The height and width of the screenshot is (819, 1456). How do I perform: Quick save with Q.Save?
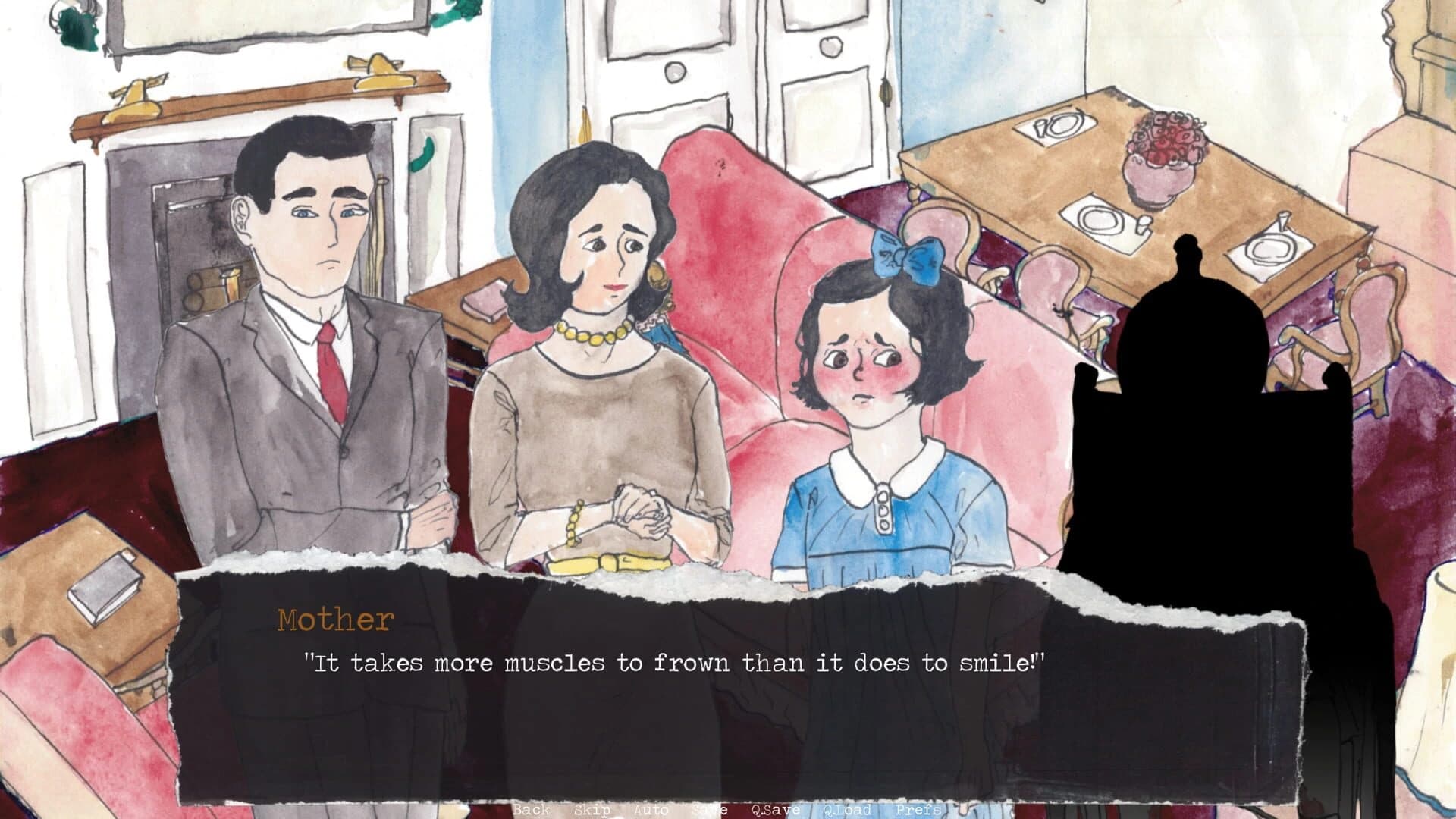click(775, 810)
